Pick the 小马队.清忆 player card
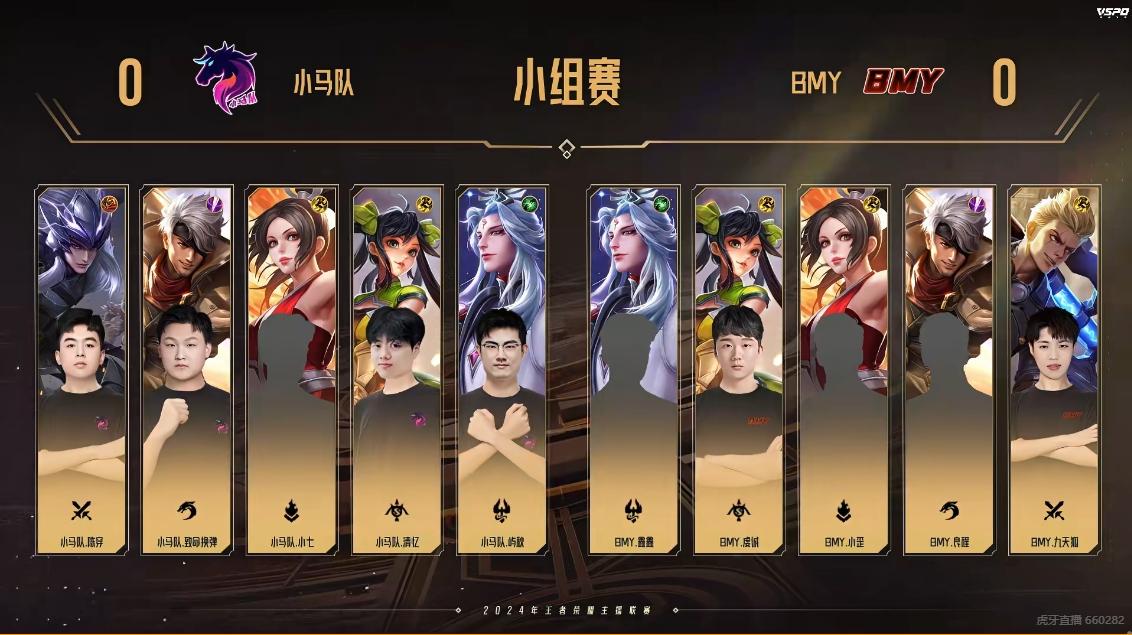The height and width of the screenshot is (635, 1132). point(397,370)
